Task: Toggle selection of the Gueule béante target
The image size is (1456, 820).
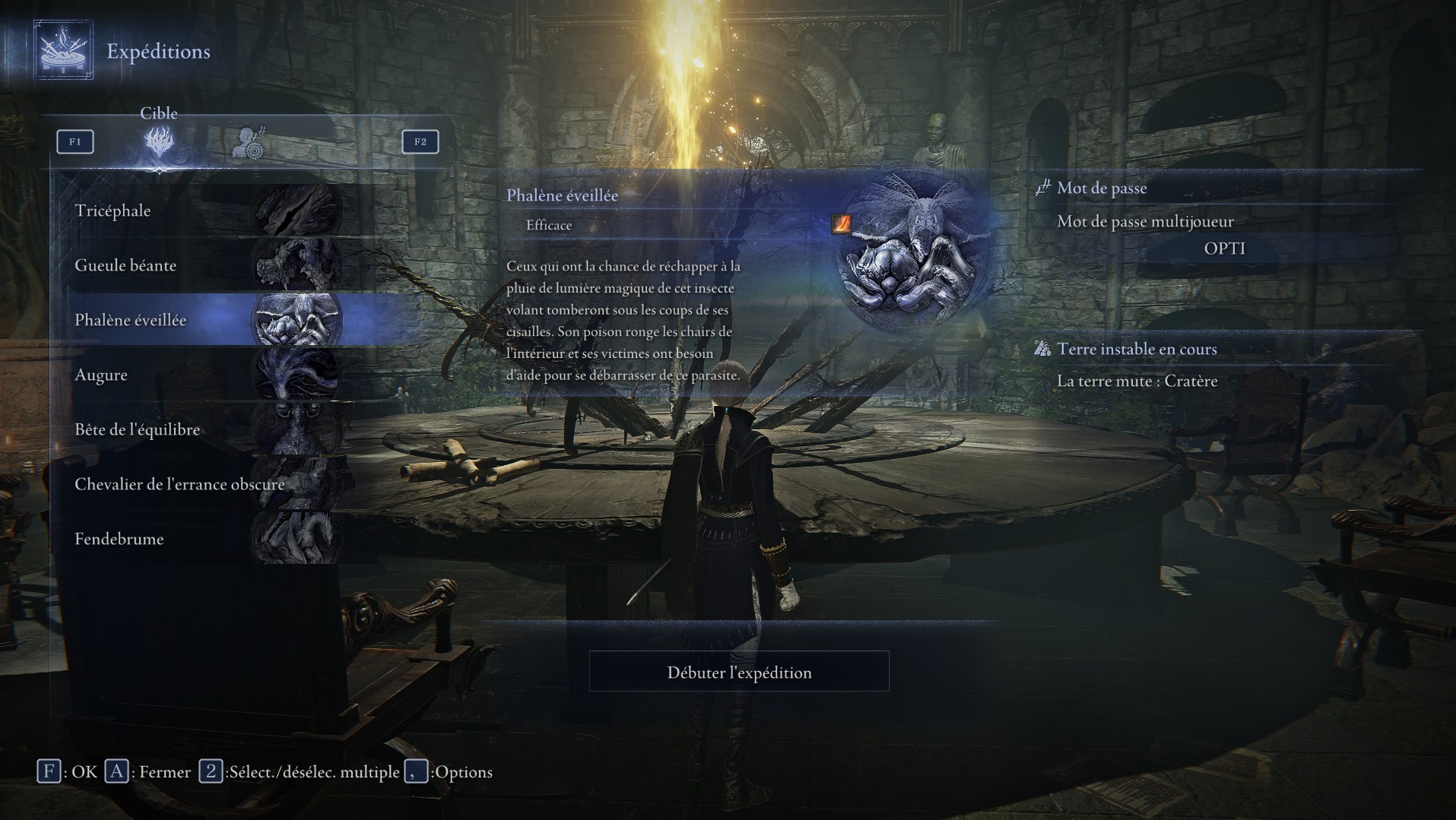Action: tap(152, 265)
